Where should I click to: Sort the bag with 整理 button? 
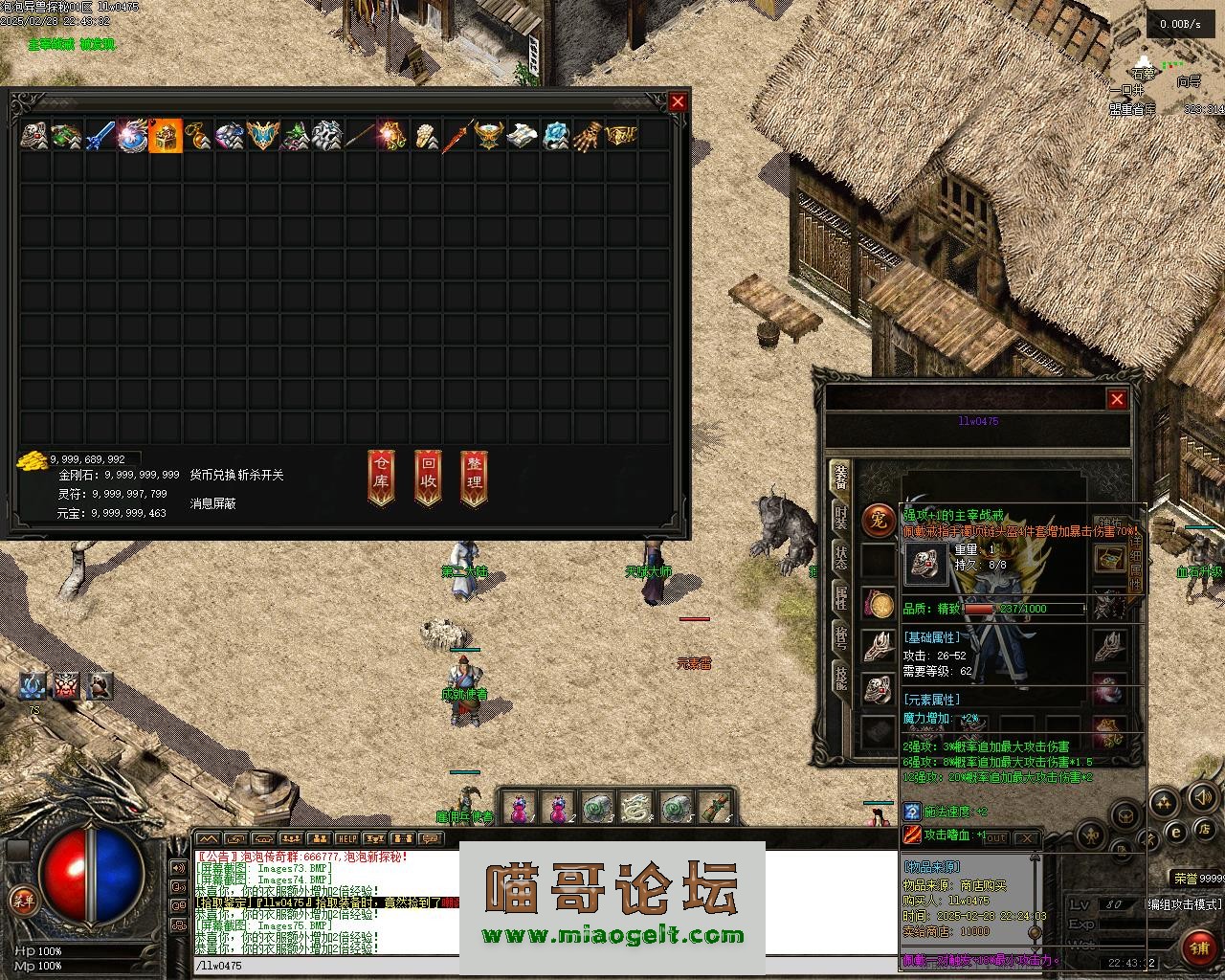click(474, 476)
